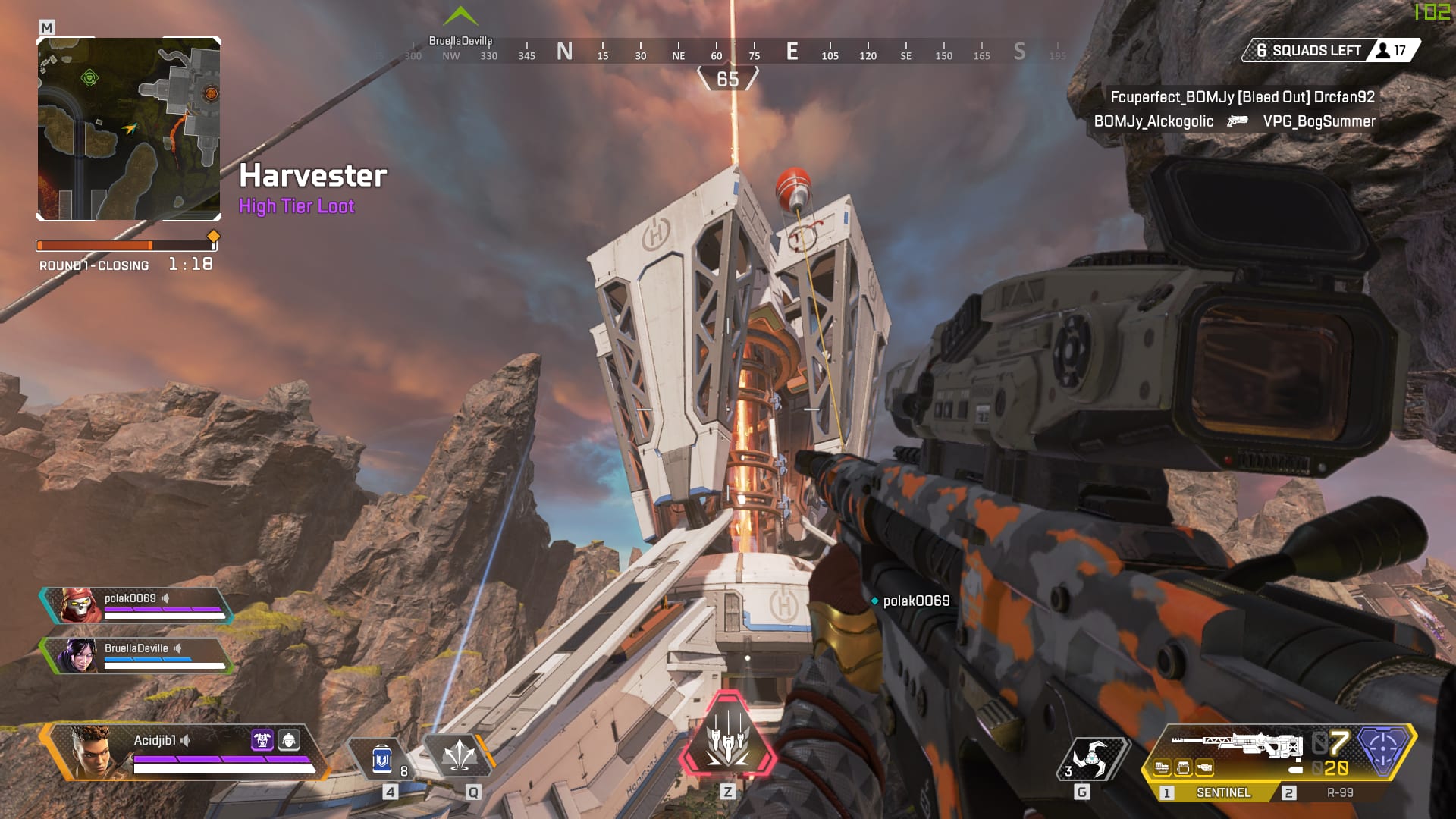Select teammate polak0069's squad panel
This screenshot has width=1456, height=819.
[136, 605]
